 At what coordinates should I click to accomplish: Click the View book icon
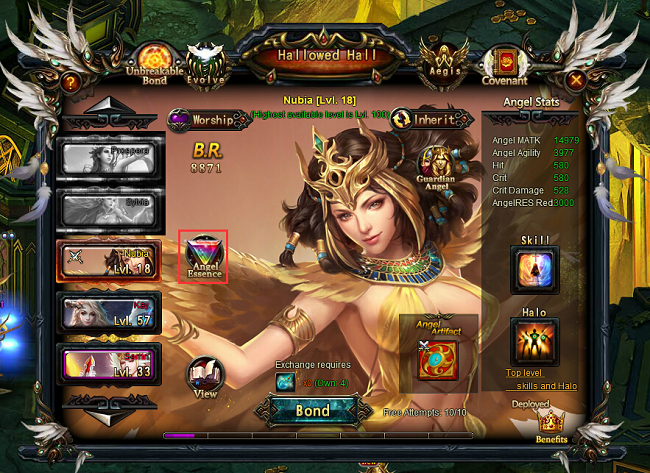[205, 377]
